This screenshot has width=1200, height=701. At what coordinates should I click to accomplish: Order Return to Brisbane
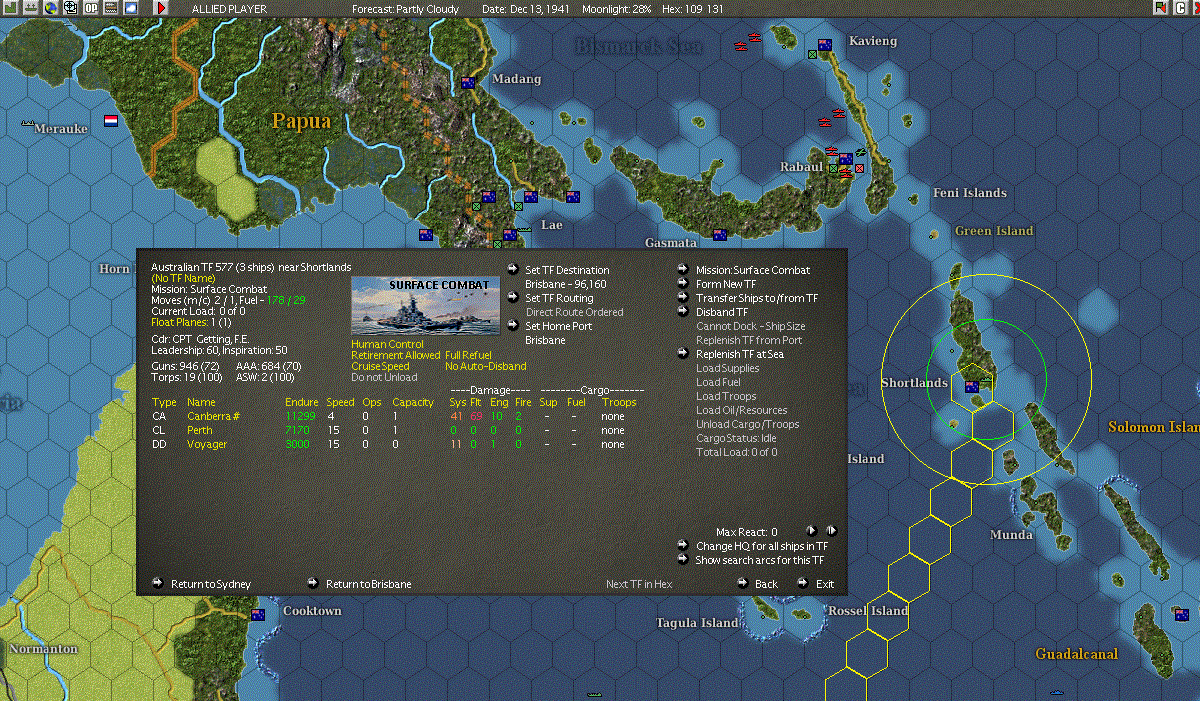[368, 584]
